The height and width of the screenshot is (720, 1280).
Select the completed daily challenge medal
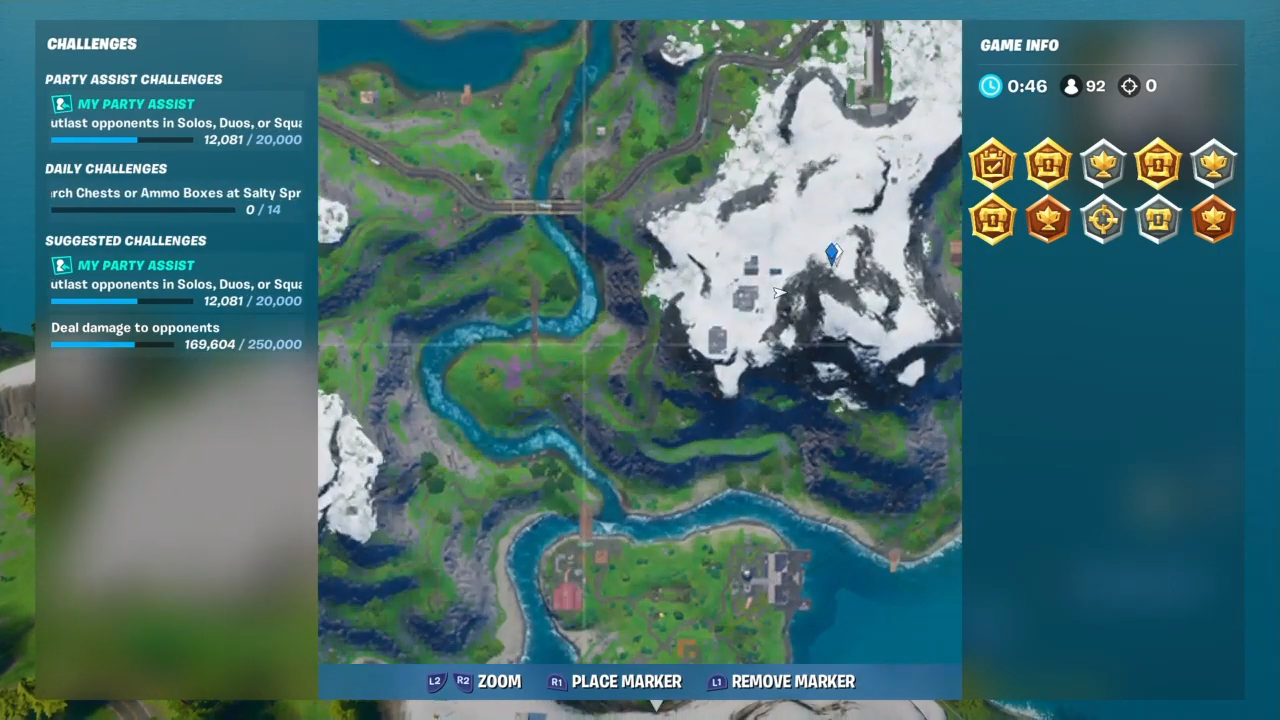(993, 165)
